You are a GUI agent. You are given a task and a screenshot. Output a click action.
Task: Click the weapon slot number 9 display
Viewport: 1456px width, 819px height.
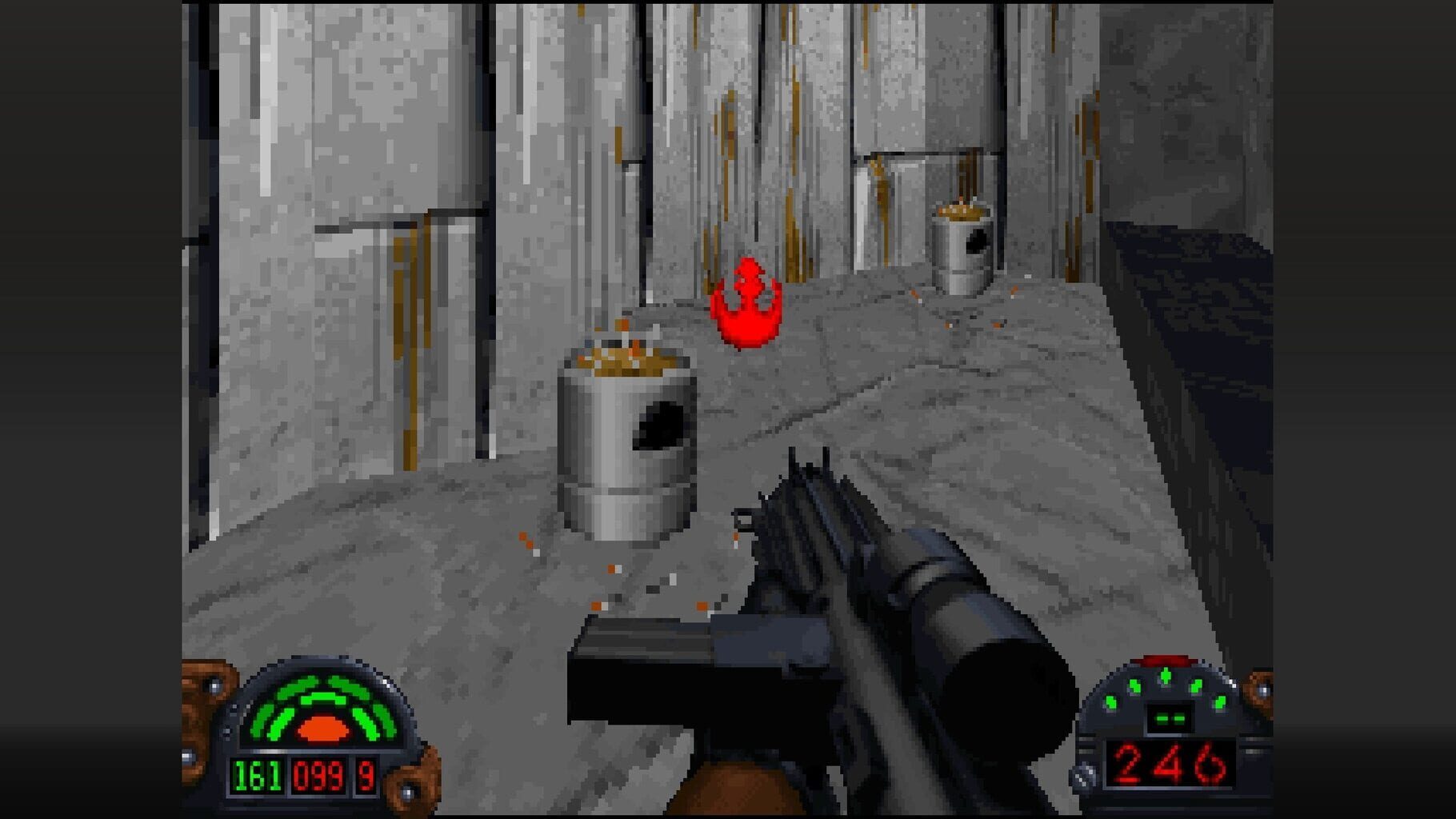pos(366,777)
